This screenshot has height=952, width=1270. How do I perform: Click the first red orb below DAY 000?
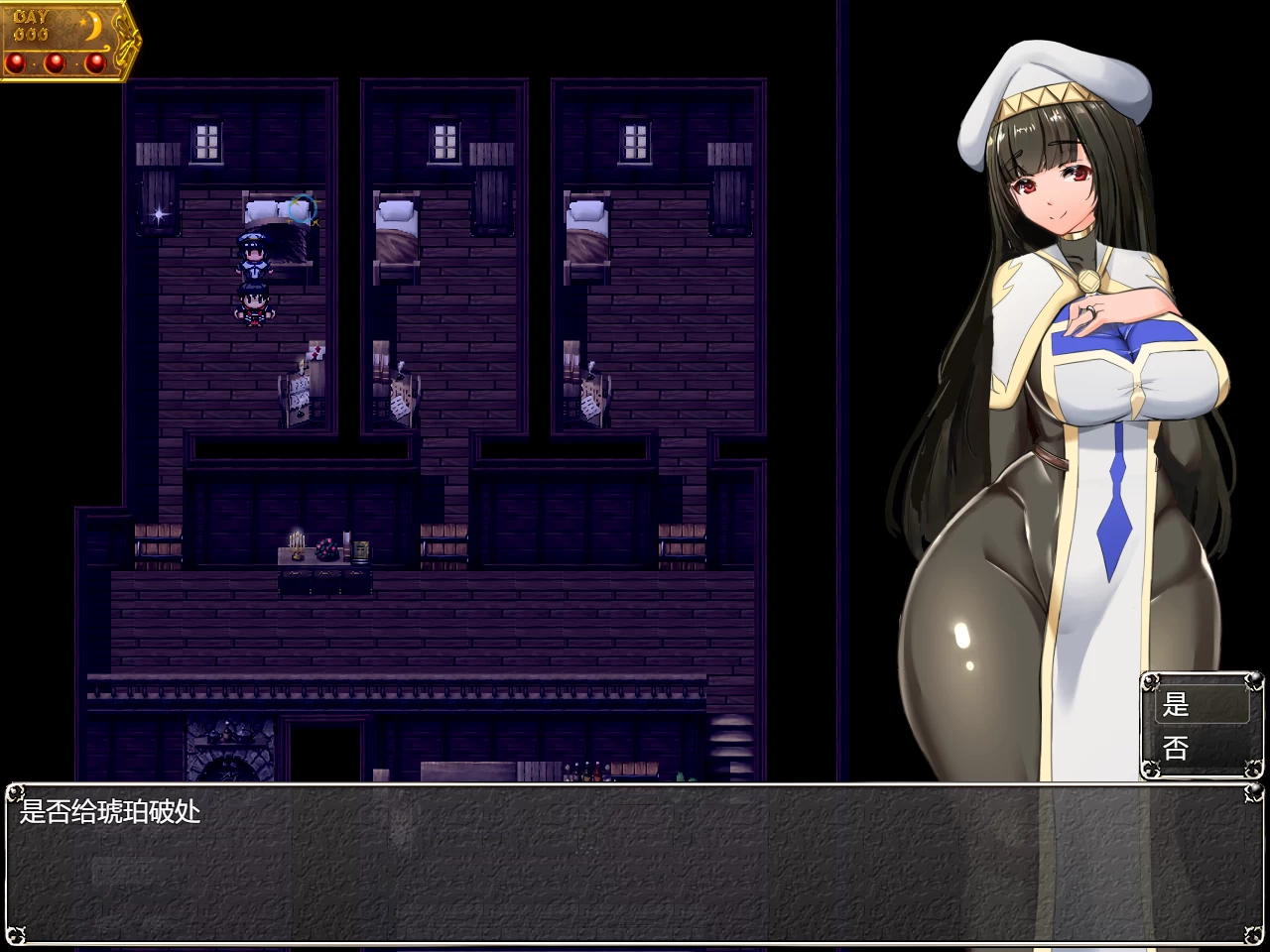(16, 61)
